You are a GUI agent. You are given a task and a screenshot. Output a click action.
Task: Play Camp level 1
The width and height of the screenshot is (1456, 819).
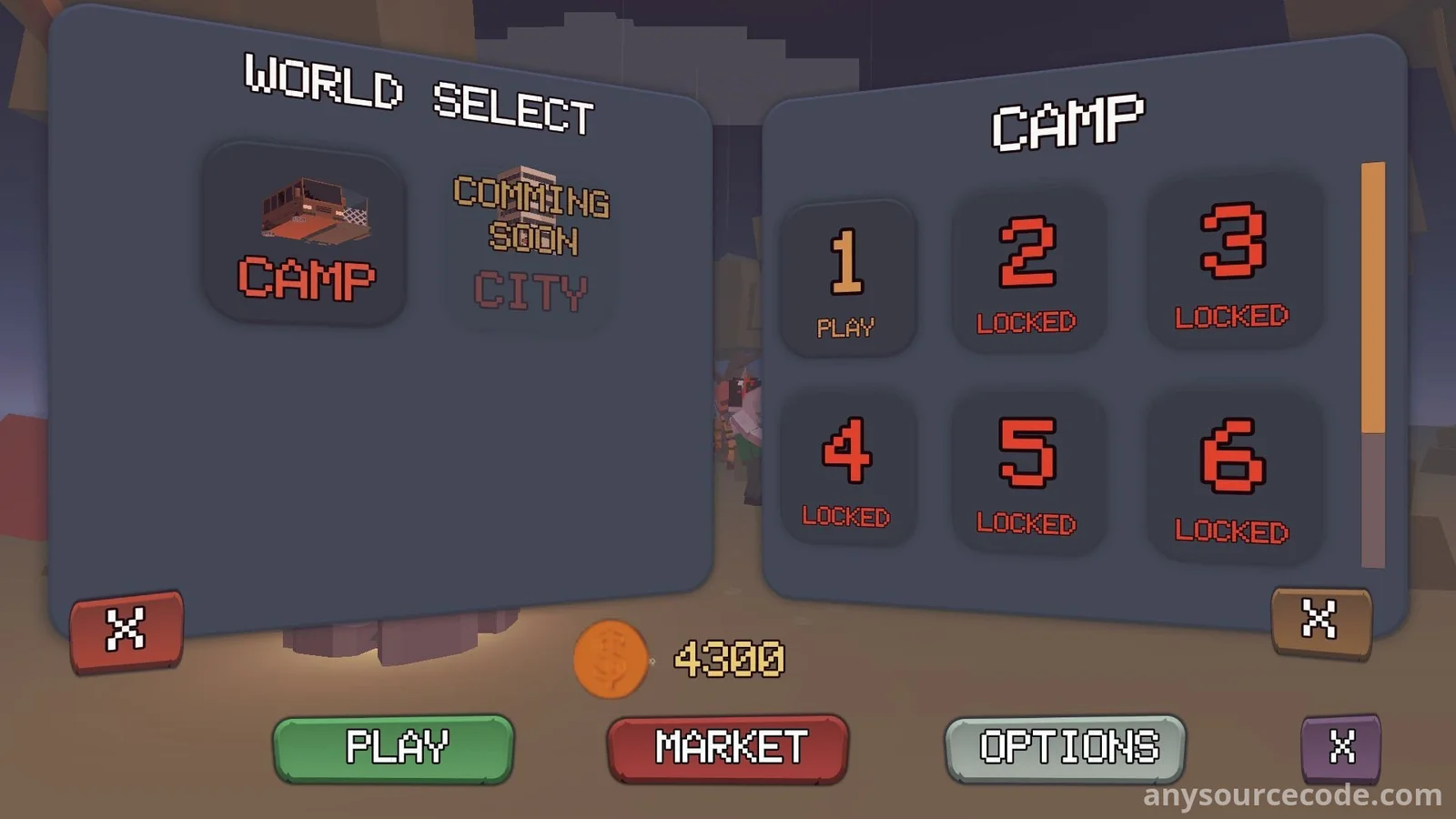point(847,278)
